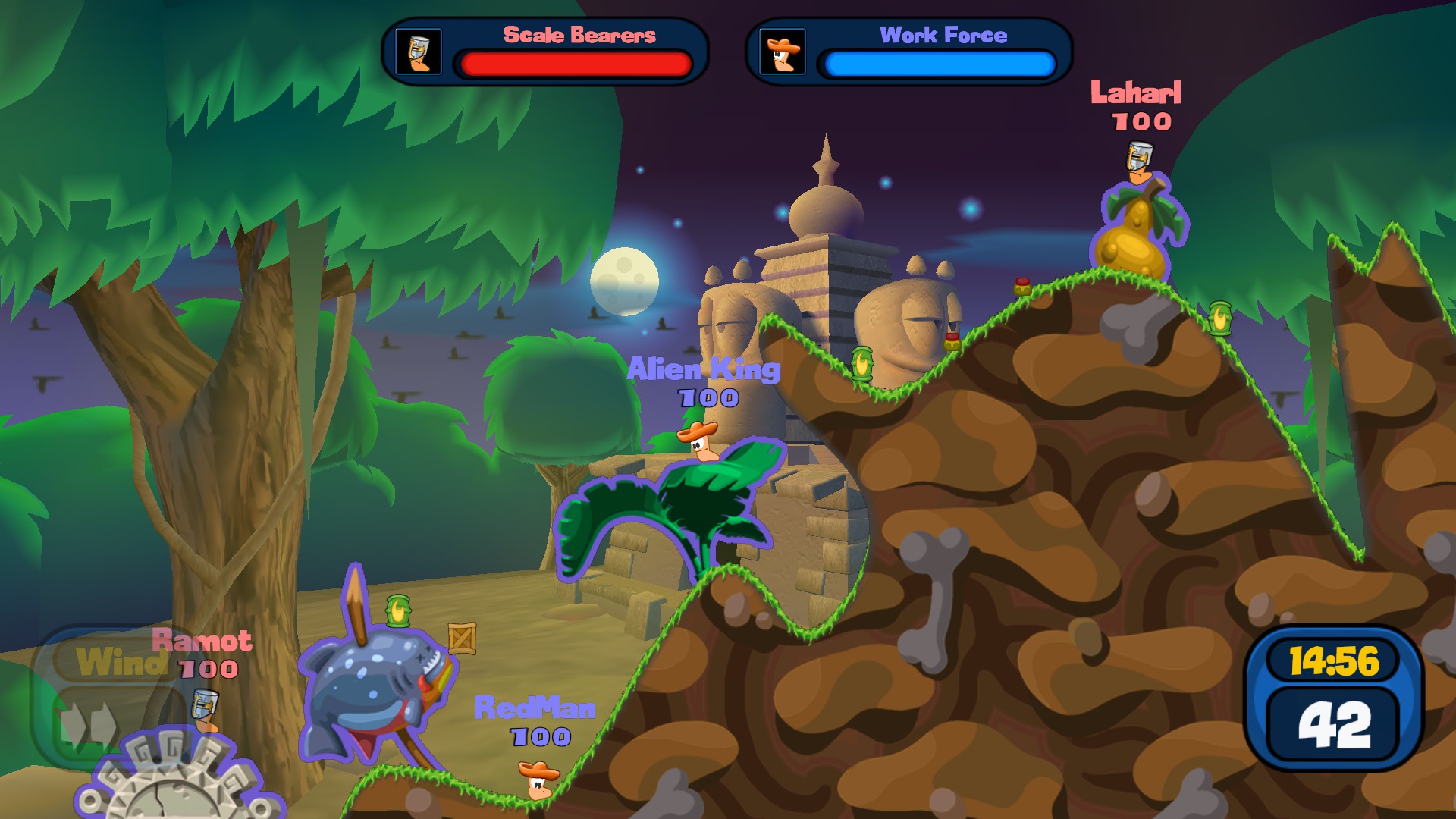Click the Work Force team avatar icon
The height and width of the screenshot is (819, 1456).
pyautogui.click(x=783, y=52)
